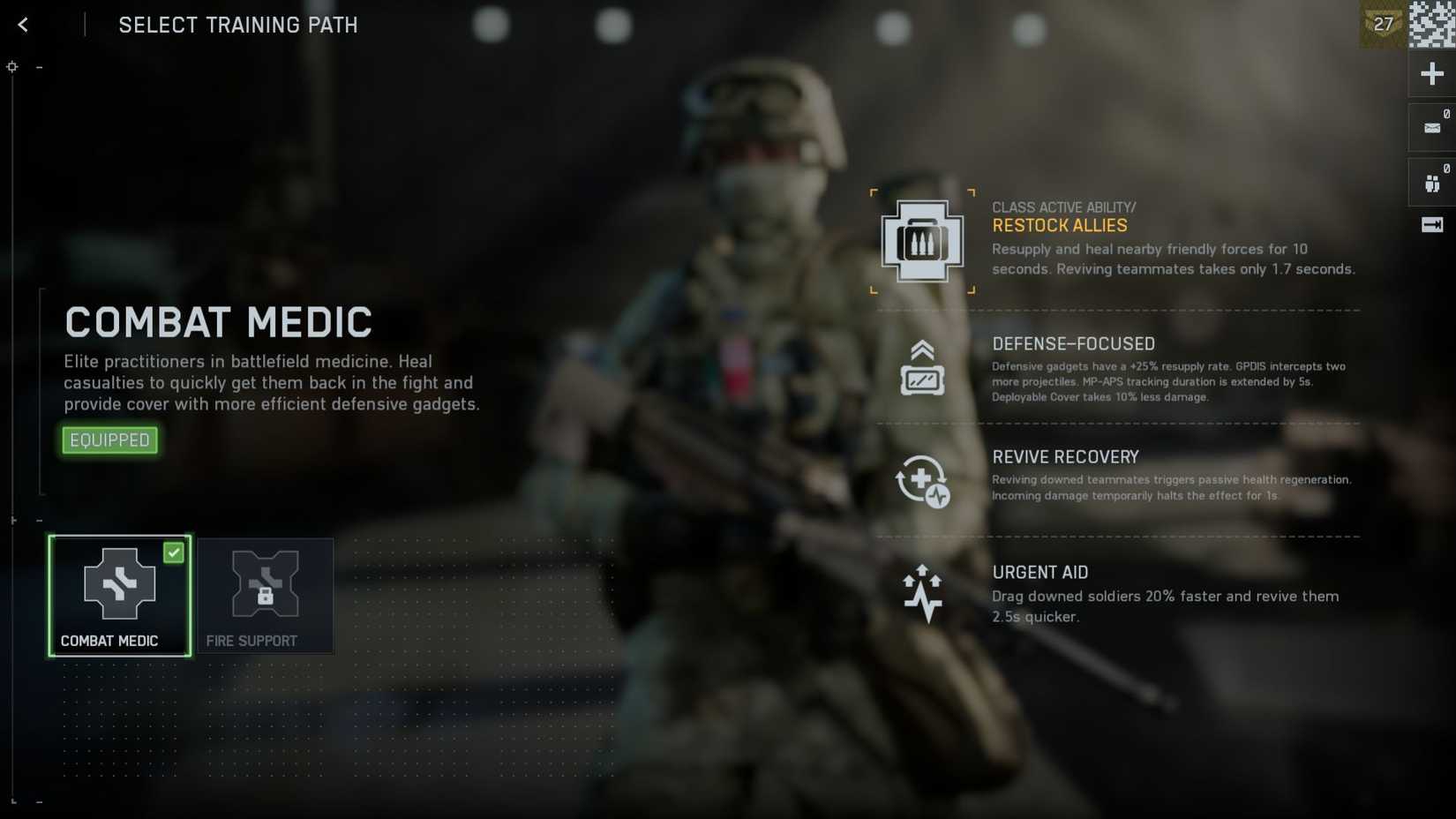Click the plus icon to add friends
The height and width of the screenshot is (819, 1456).
(x=1431, y=73)
